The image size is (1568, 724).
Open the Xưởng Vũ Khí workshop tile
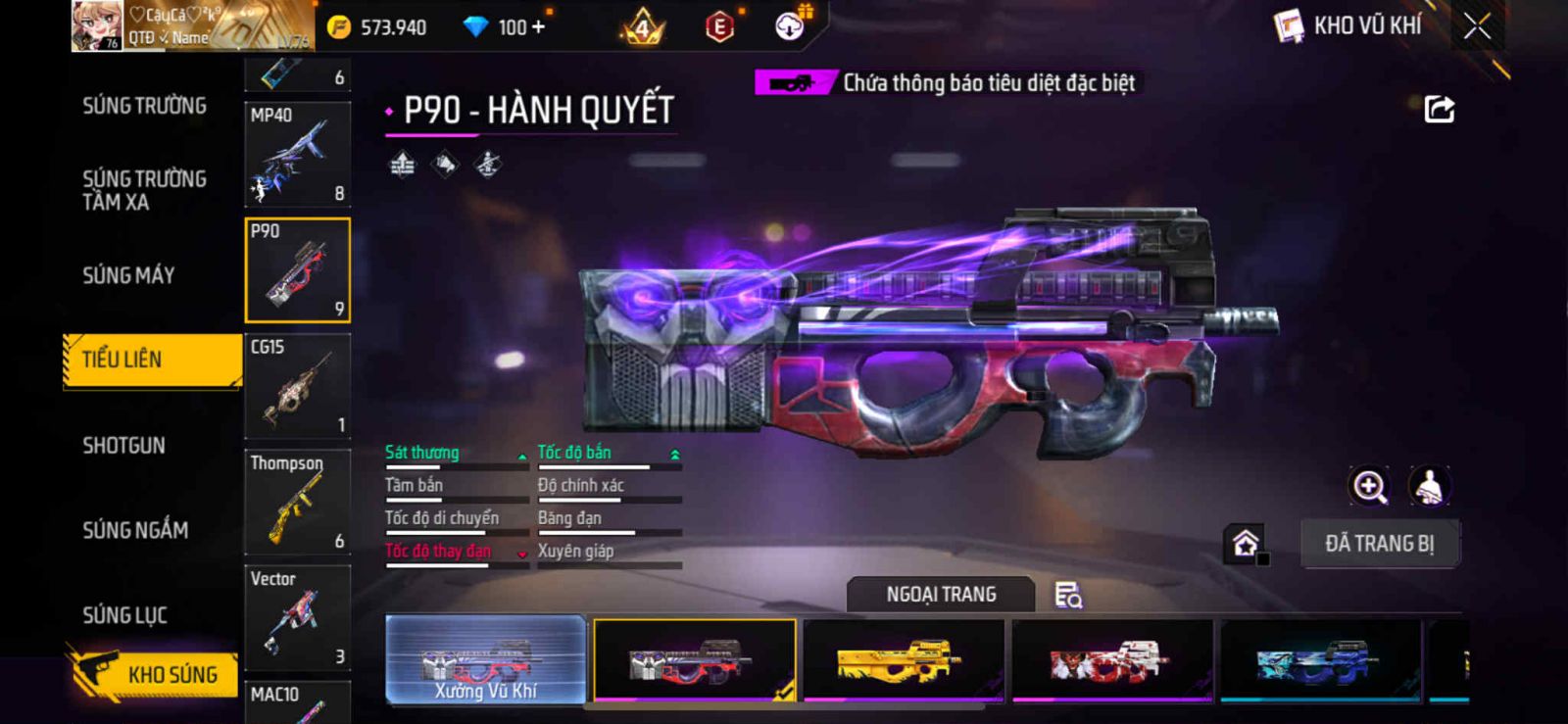(486, 660)
